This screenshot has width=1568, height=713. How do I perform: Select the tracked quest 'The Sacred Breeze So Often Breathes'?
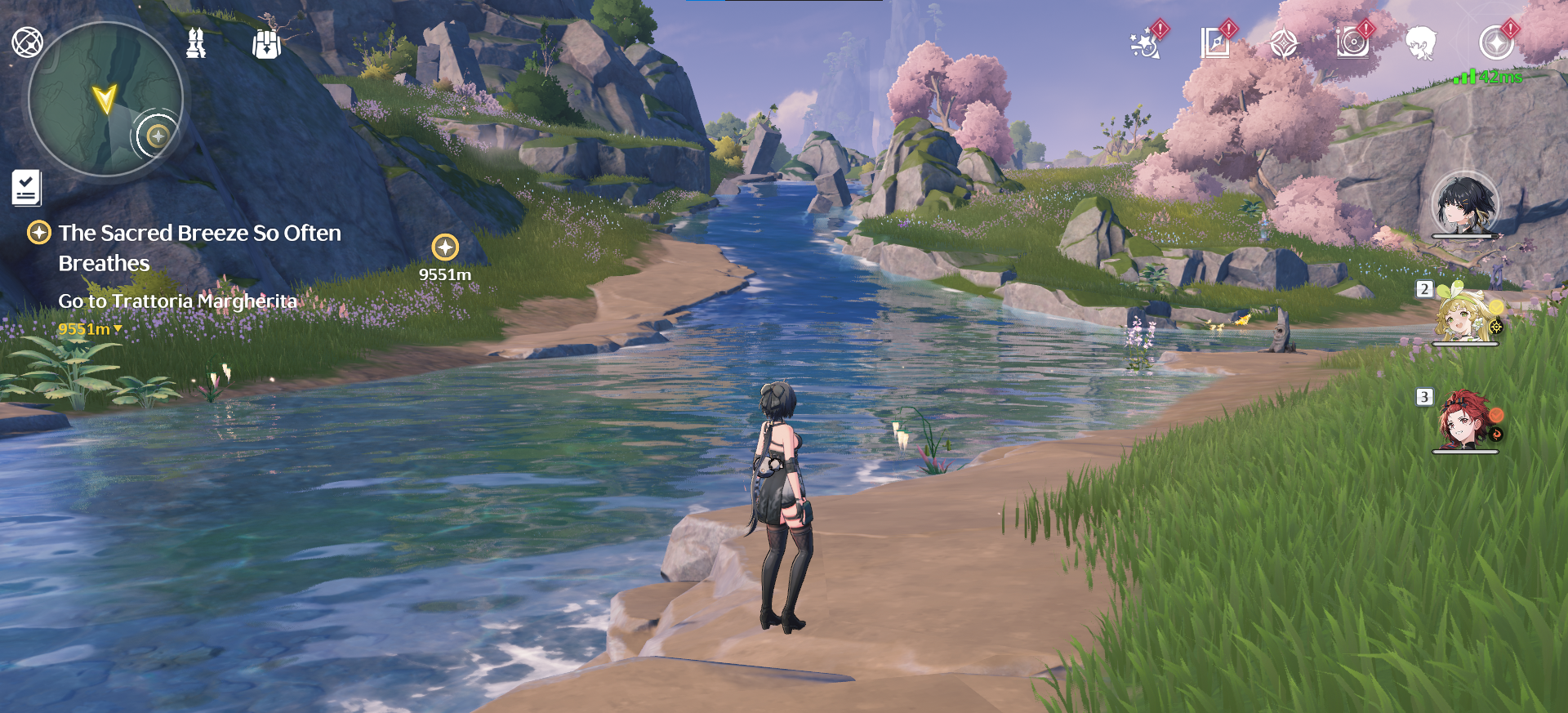coord(199,247)
